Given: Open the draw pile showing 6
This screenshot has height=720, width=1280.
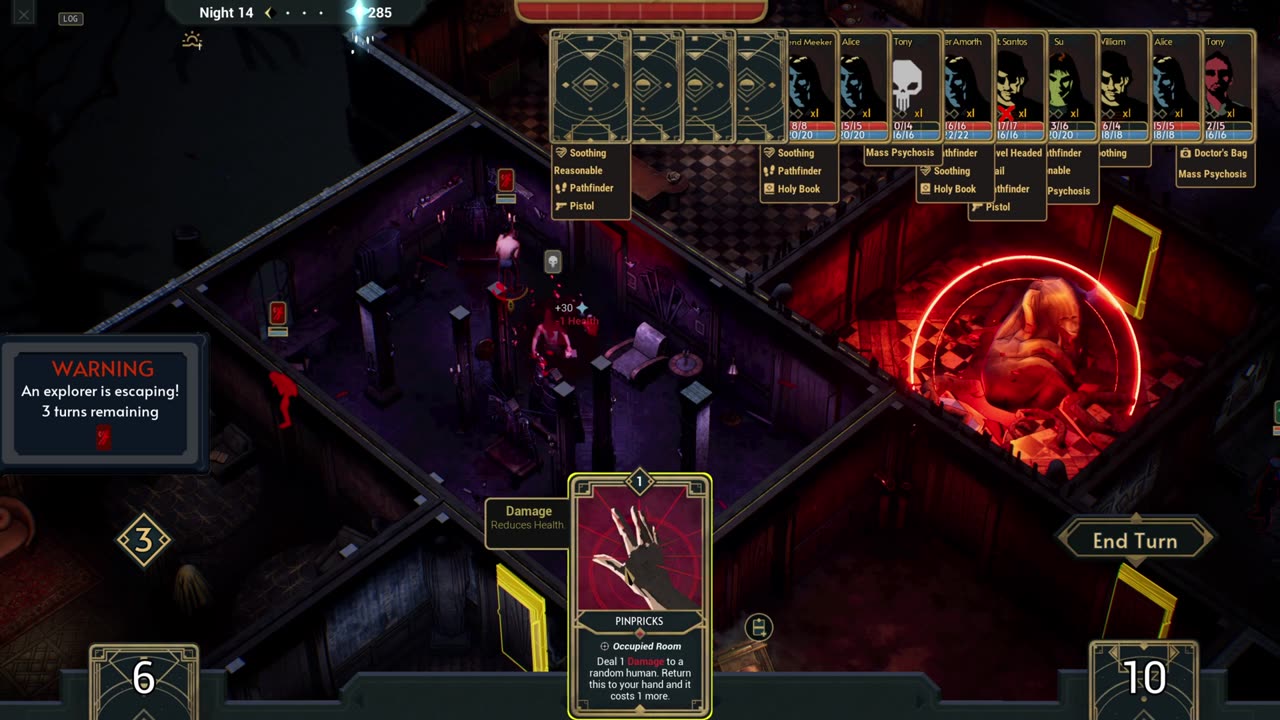Looking at the screenshot, I should pos(143,679).
